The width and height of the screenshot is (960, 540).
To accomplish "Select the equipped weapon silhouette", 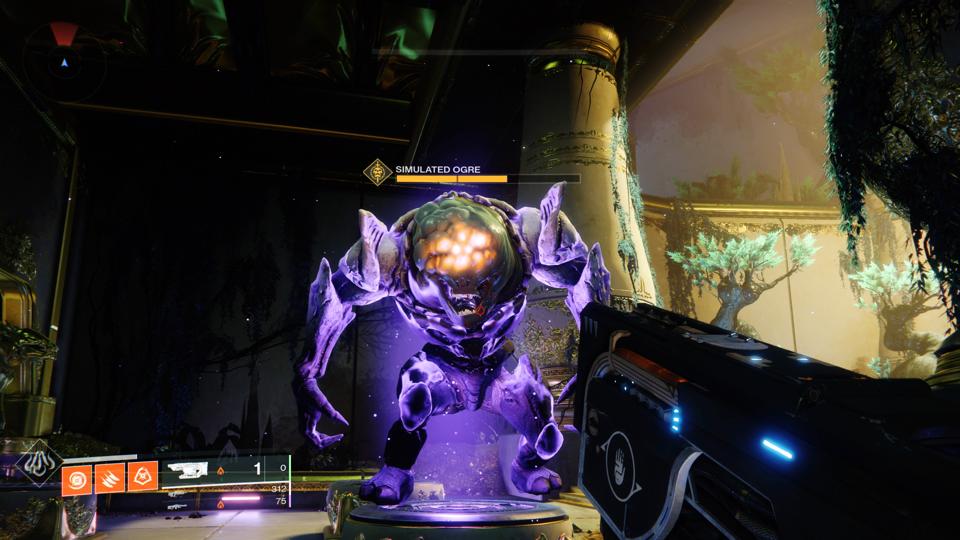I will pyautogui.click(x=188, y=469).
